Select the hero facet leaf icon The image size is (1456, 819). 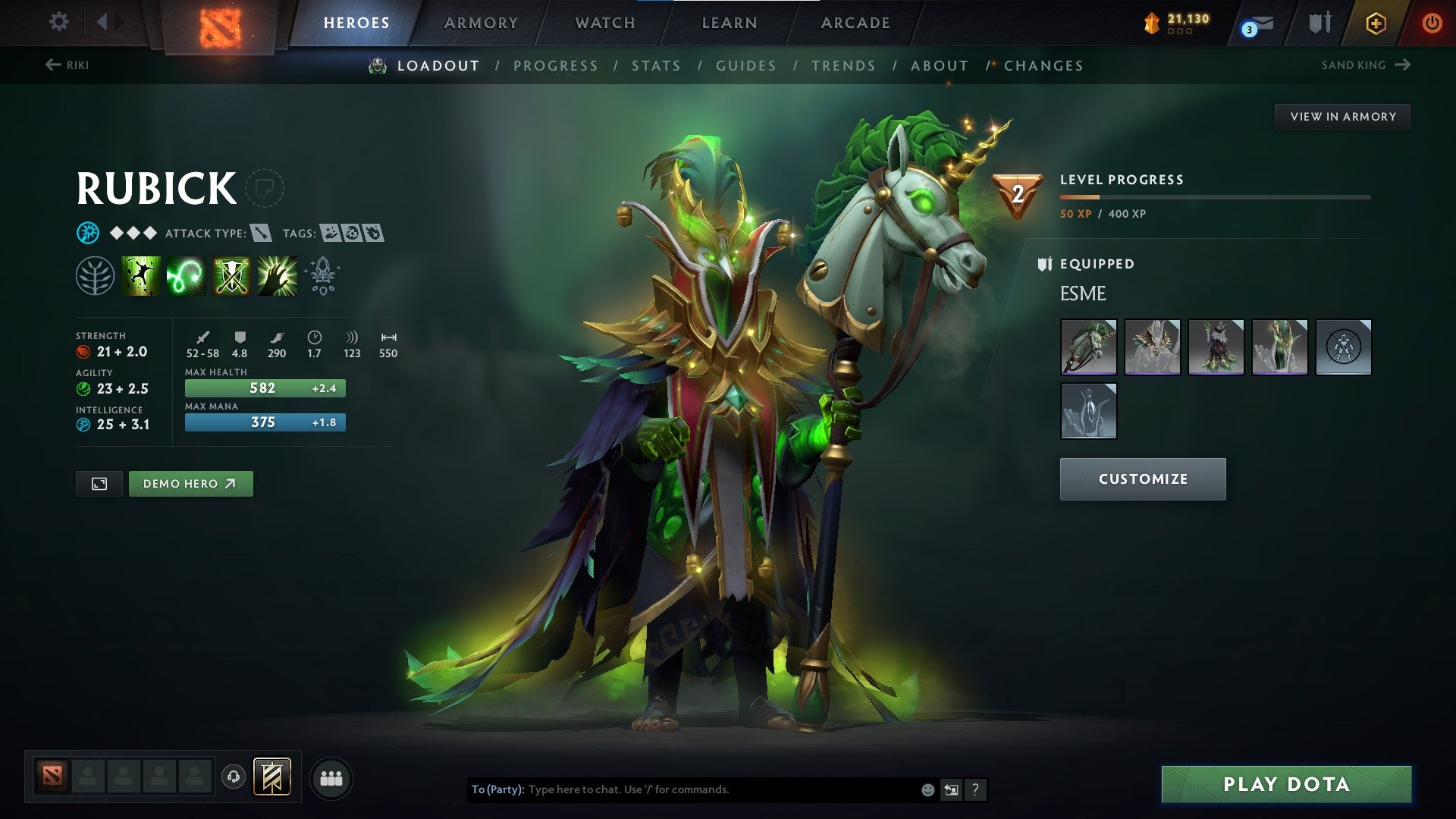tap(92, 275)
